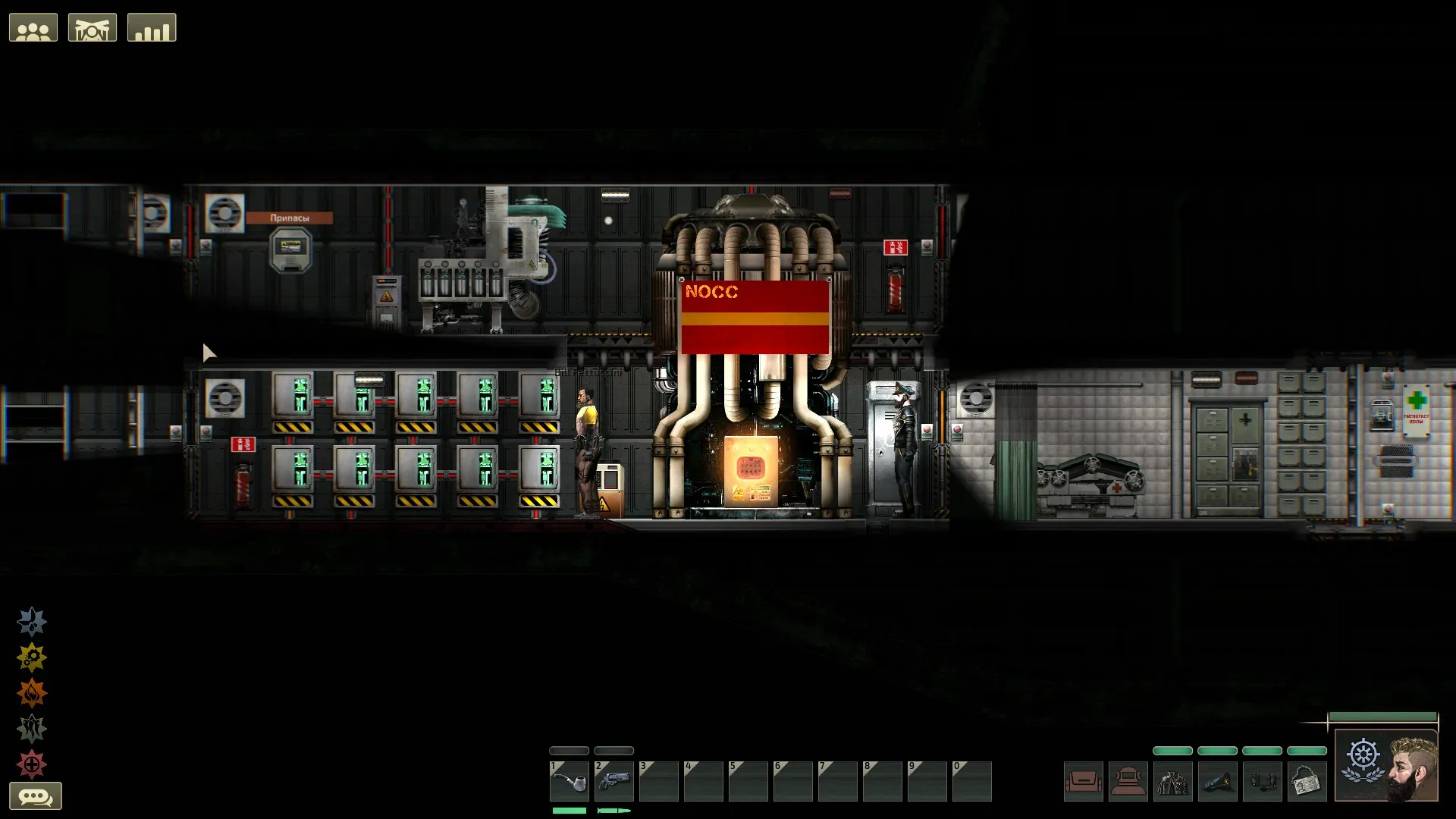Show the bar-chart info panel
The width and height of the screenshot is (1456, 819).
(x=152, y=28)
